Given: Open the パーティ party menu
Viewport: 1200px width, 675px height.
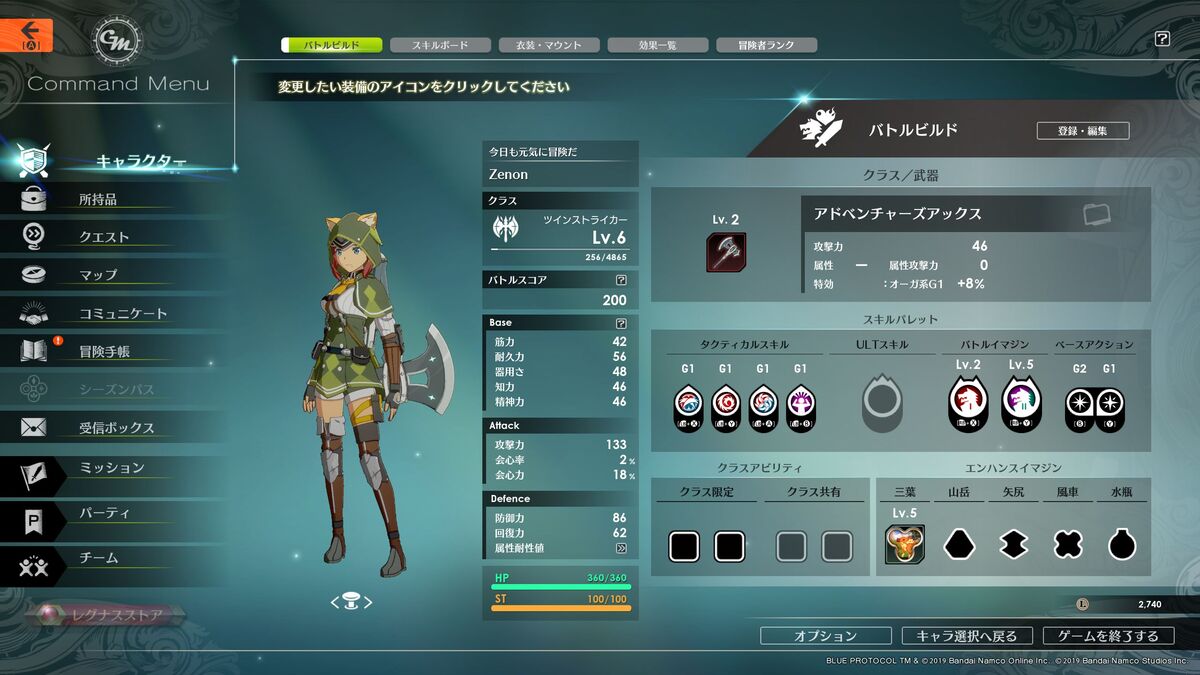Looking at the screenshot, I should pyautogui.click(x=104, y=513).
